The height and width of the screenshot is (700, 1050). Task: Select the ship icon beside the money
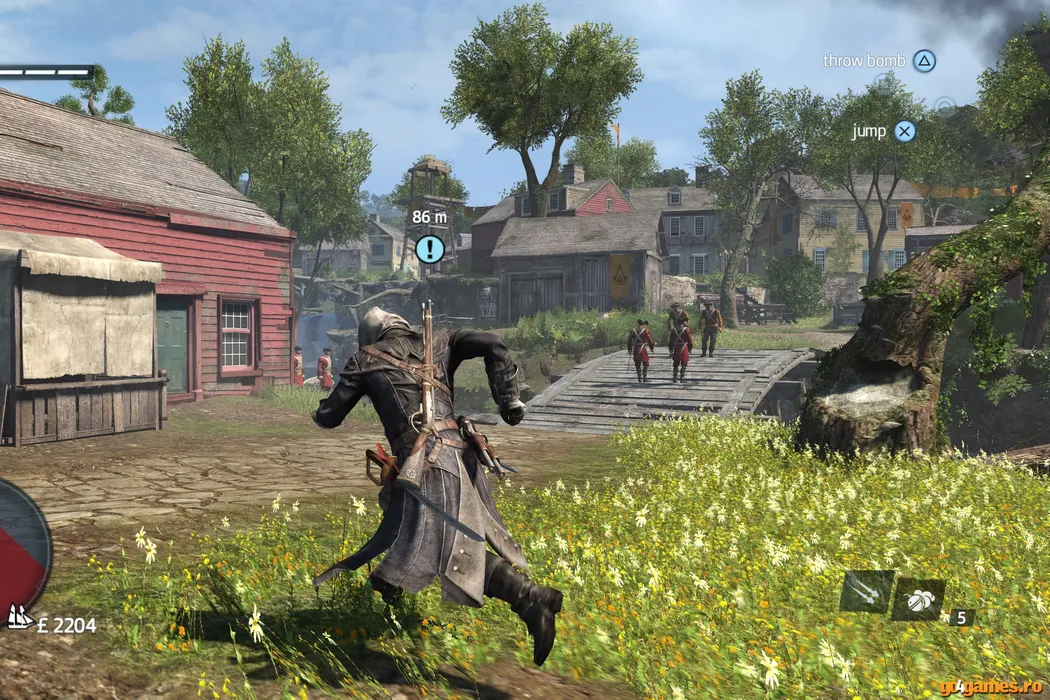click(20, 618)
